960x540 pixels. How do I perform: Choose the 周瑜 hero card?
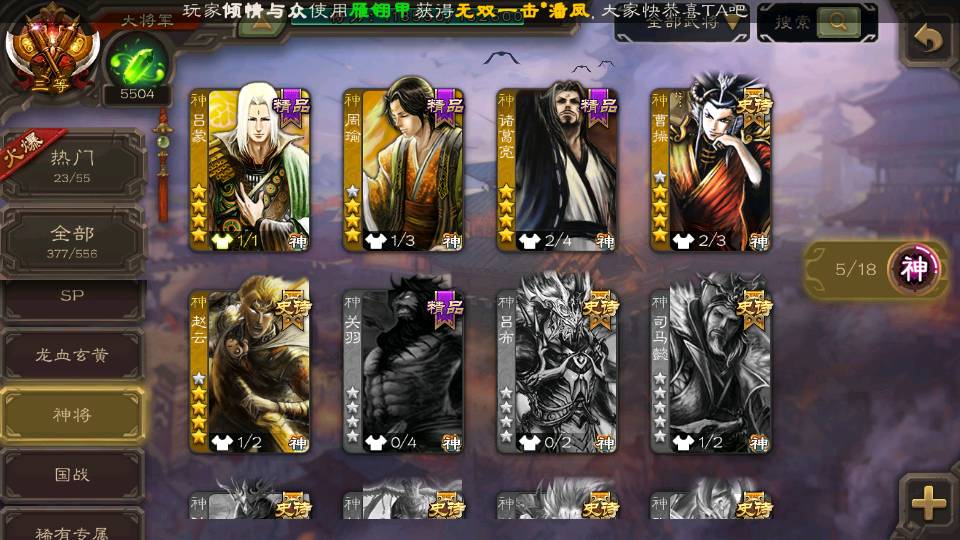[403, 170]
